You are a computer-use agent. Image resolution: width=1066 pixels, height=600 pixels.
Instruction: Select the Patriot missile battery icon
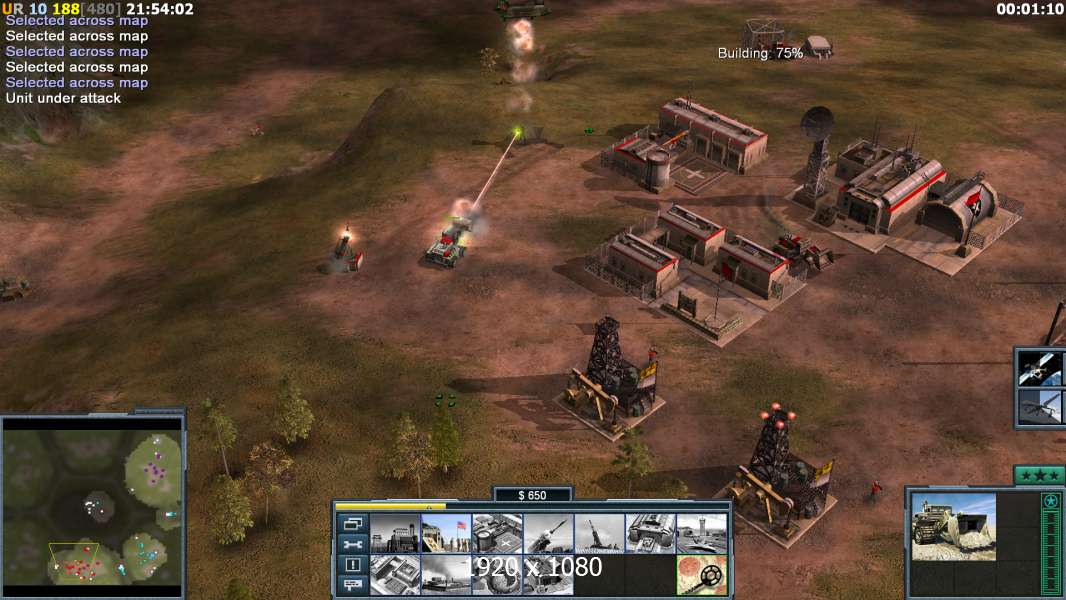[x=547, y=534]
